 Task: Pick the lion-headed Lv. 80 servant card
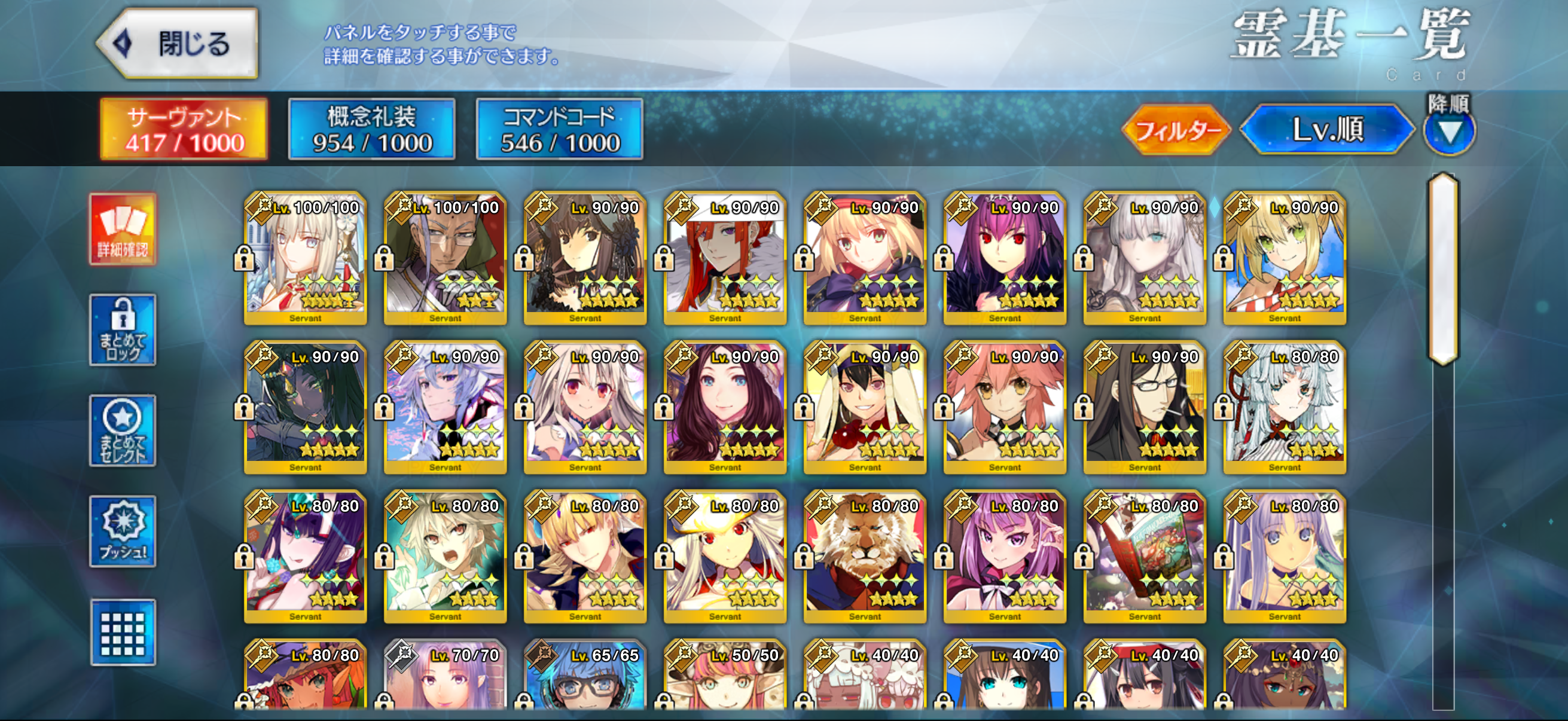tap(864, 557)
